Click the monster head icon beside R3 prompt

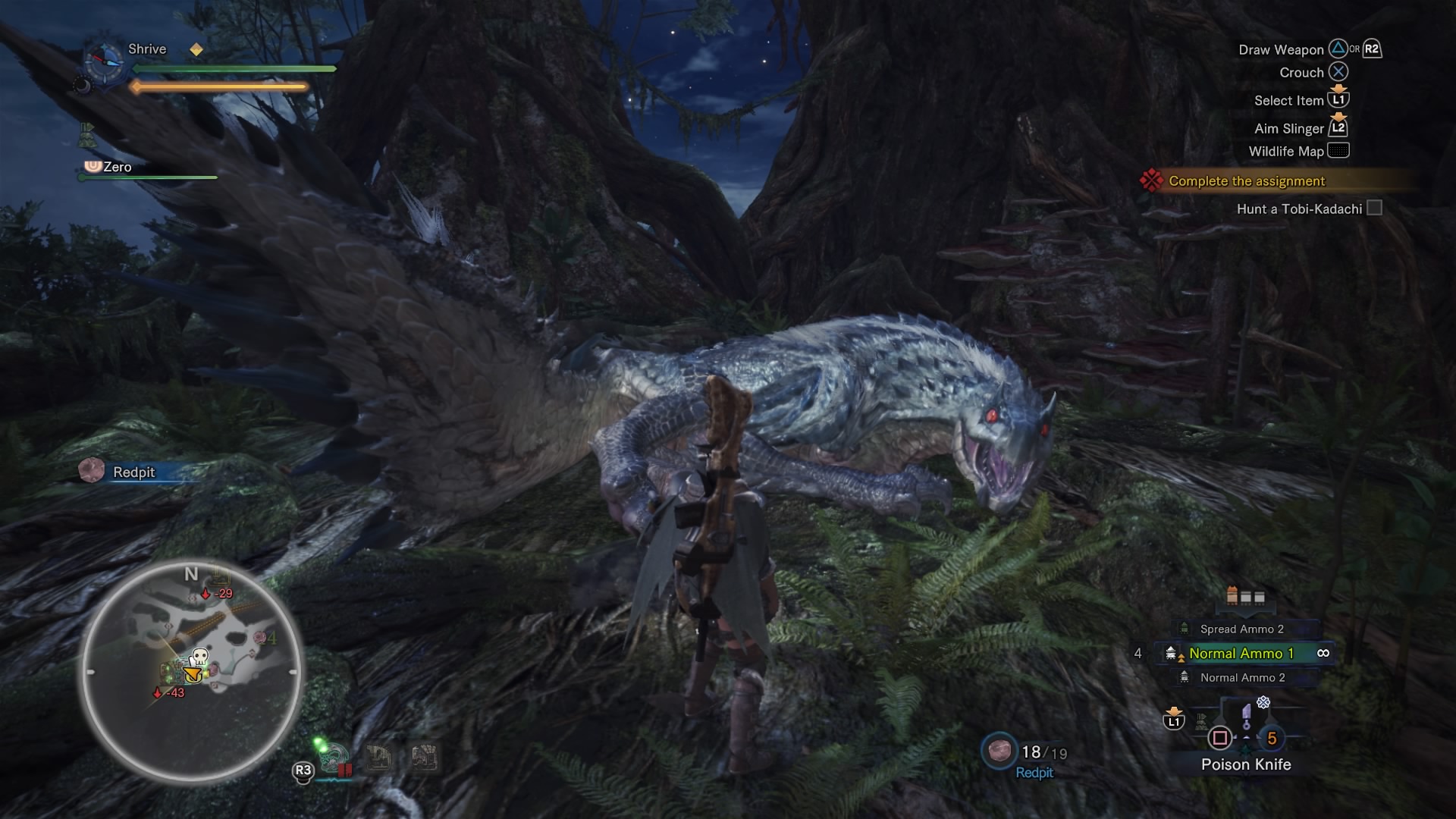[x=333, y=759]
